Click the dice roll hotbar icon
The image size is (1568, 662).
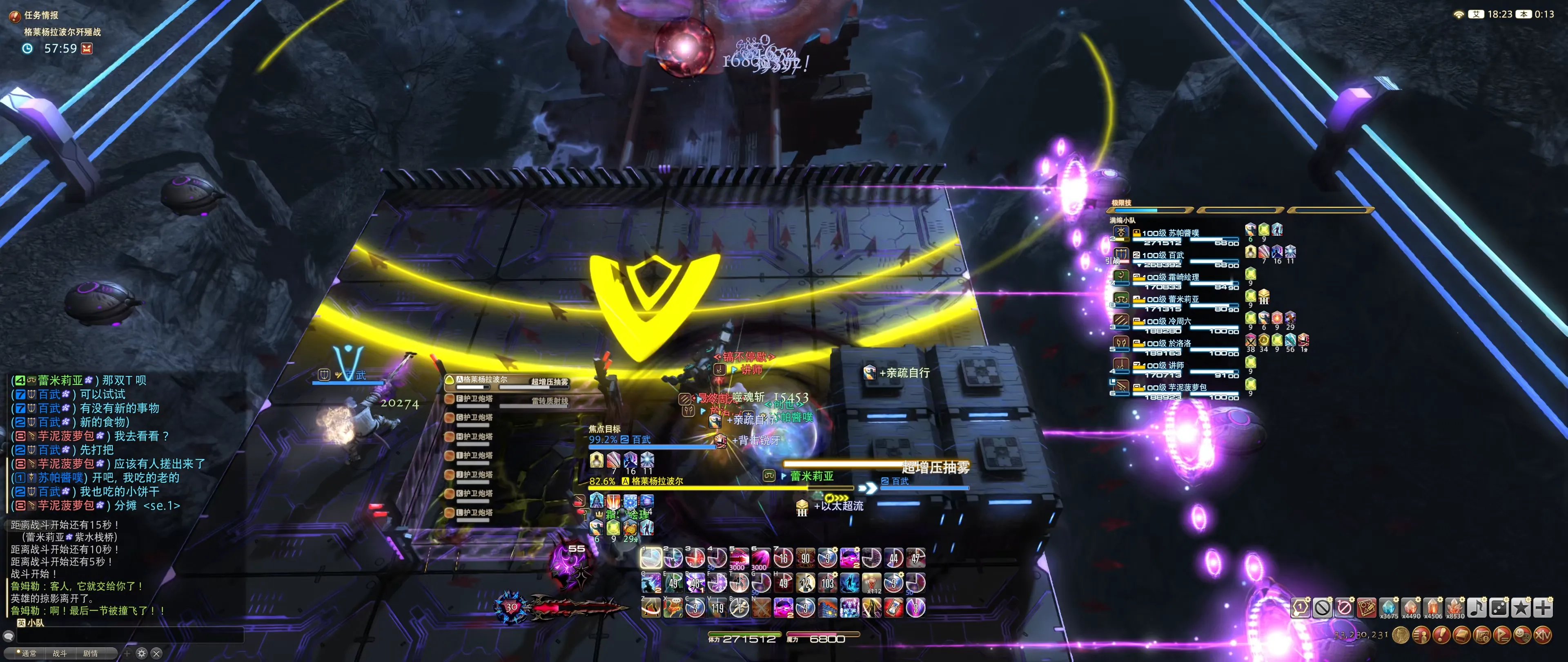(x=1499, y=607)
